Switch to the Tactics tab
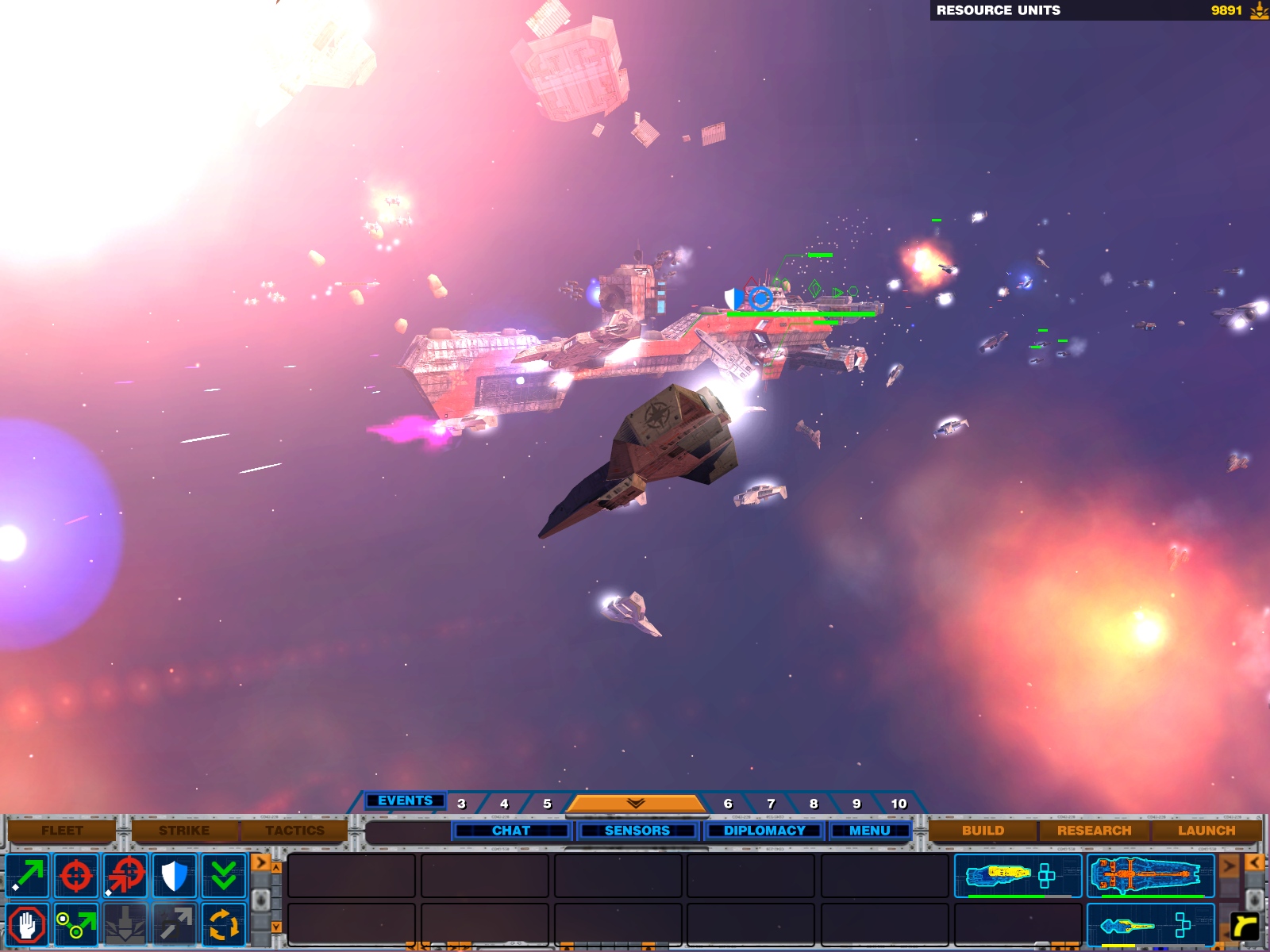1270x952 pixels. pos(294,831)
